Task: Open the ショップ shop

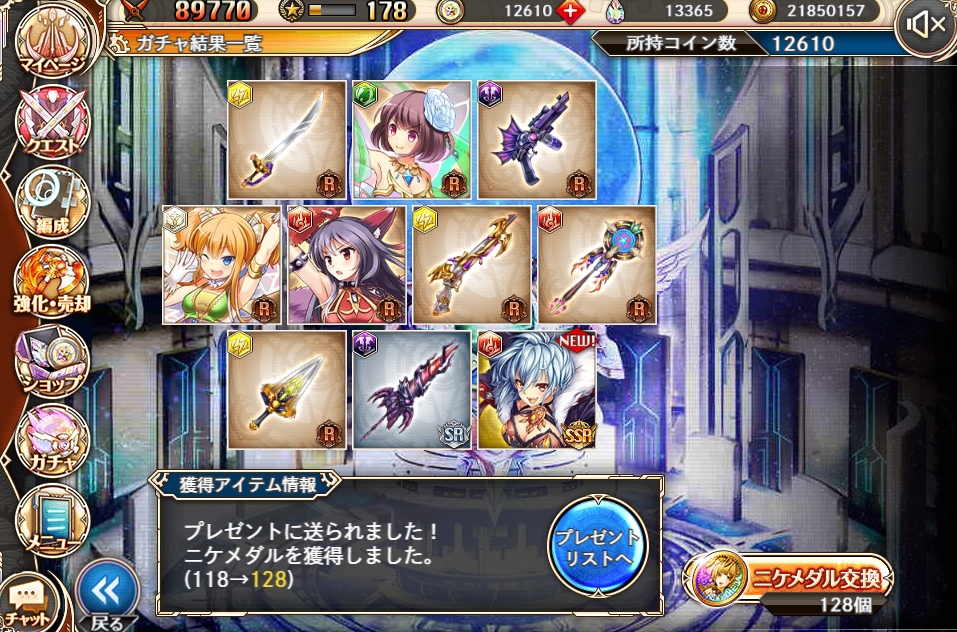Action: [x=52, y=360]
